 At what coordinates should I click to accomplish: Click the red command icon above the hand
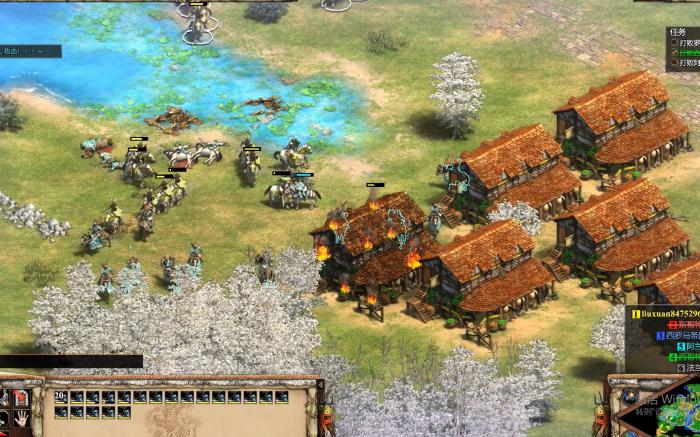coord(21,398)
